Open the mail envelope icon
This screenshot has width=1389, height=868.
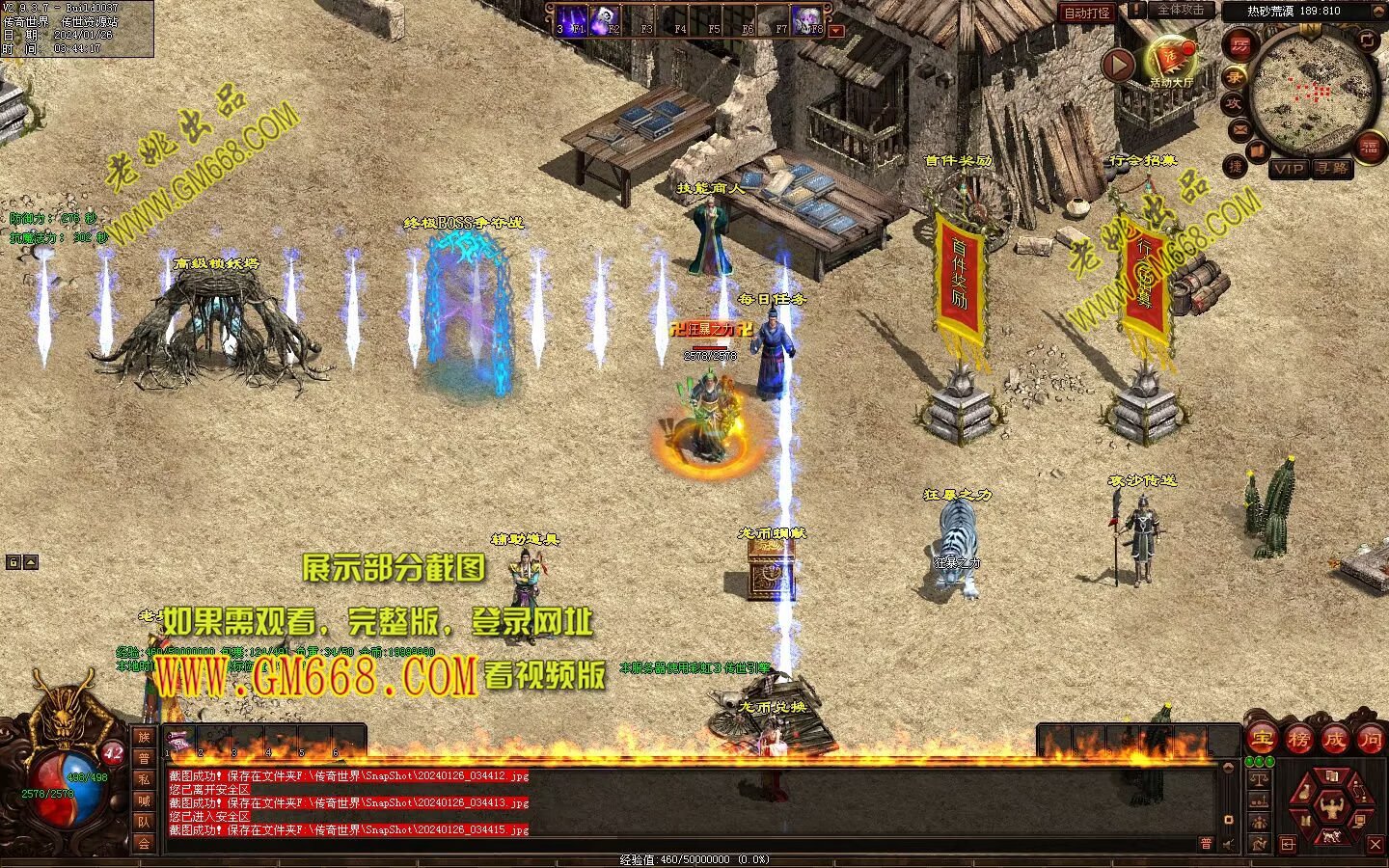point(1239,128)
